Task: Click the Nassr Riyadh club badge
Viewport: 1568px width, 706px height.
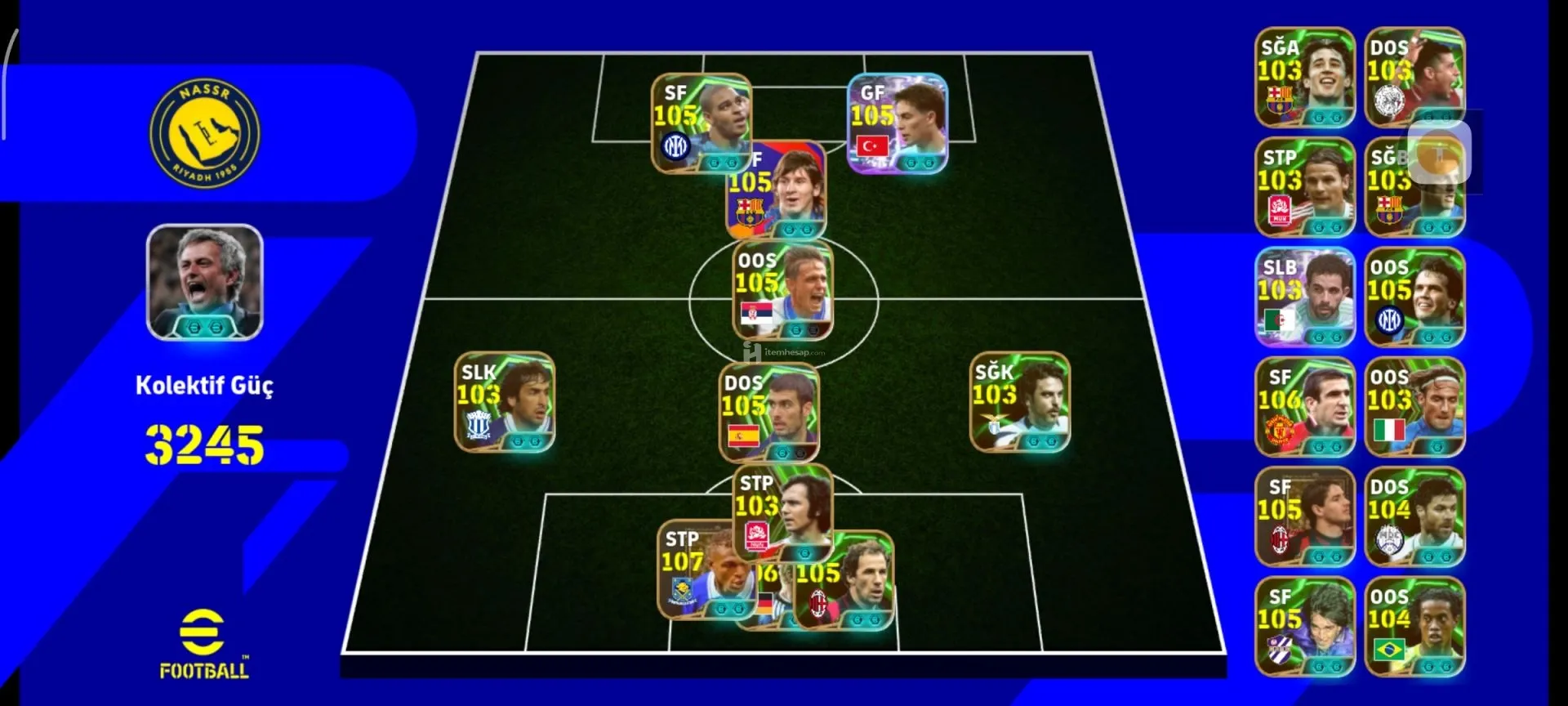Action: tap(204, 133)
